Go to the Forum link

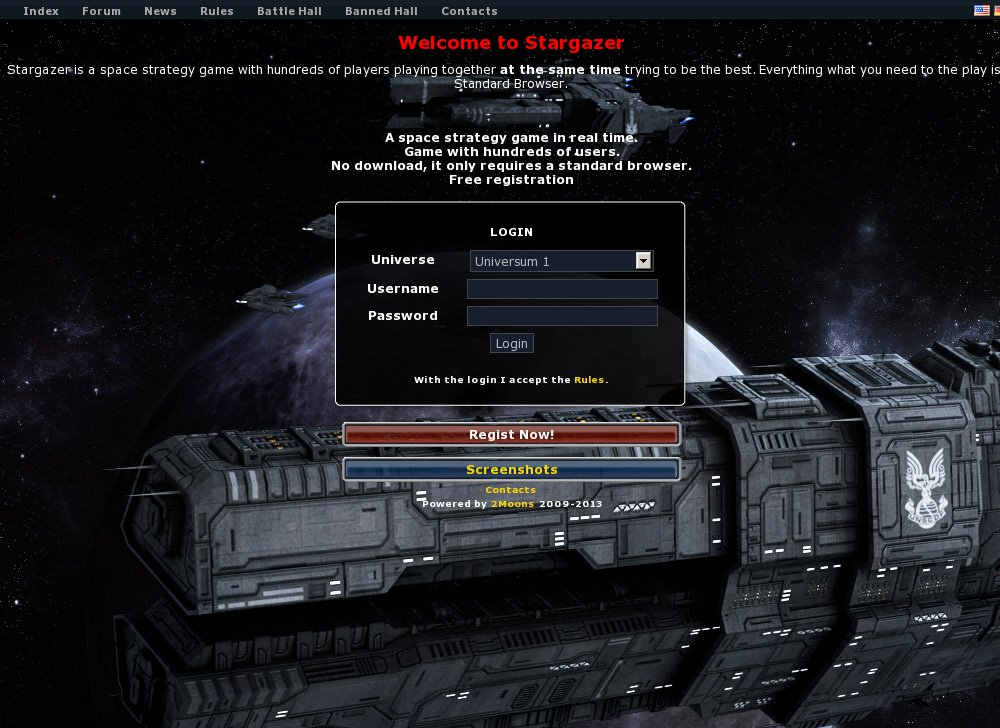101,11
